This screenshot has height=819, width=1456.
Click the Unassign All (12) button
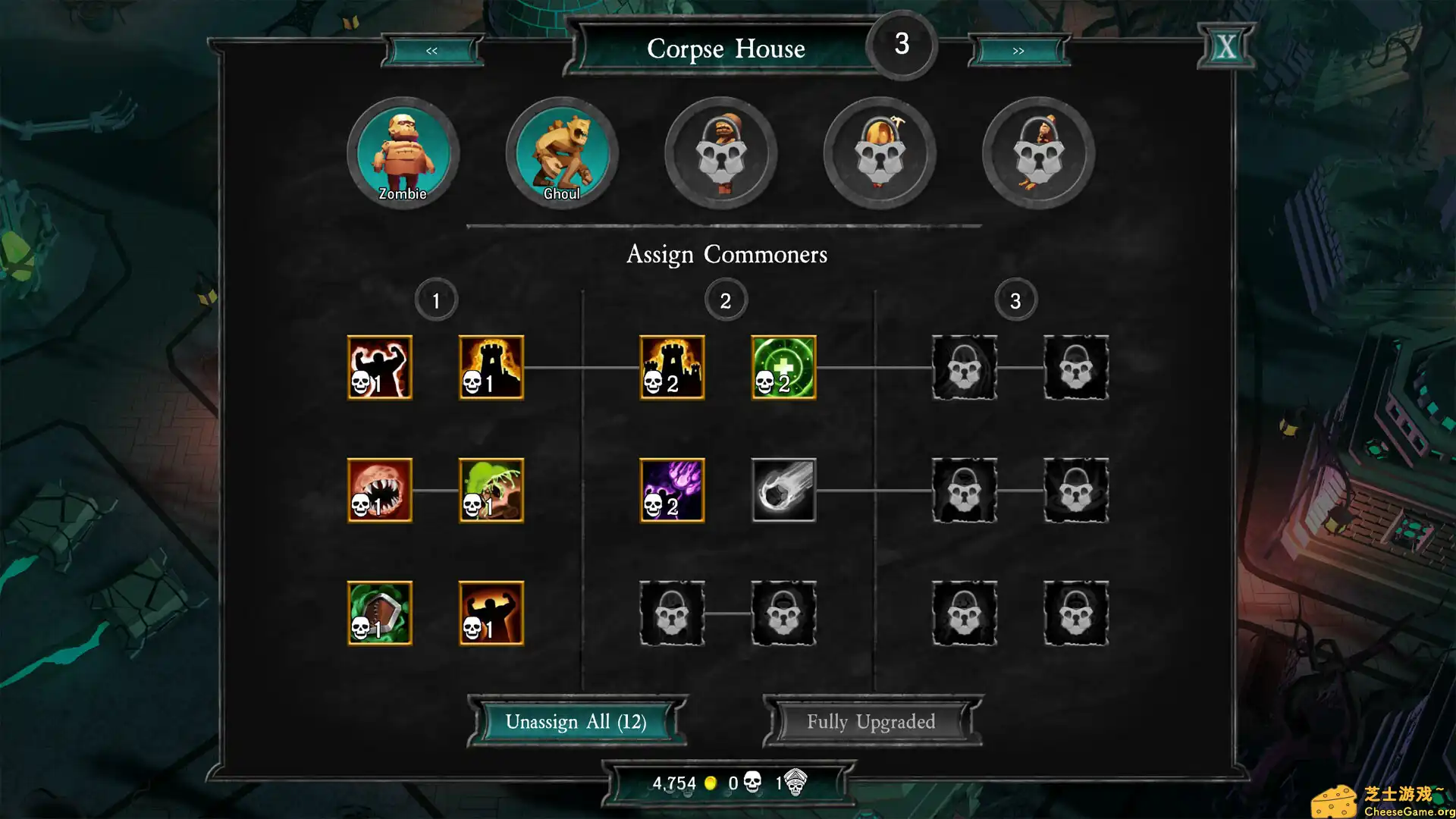click(x=576, y=721)
